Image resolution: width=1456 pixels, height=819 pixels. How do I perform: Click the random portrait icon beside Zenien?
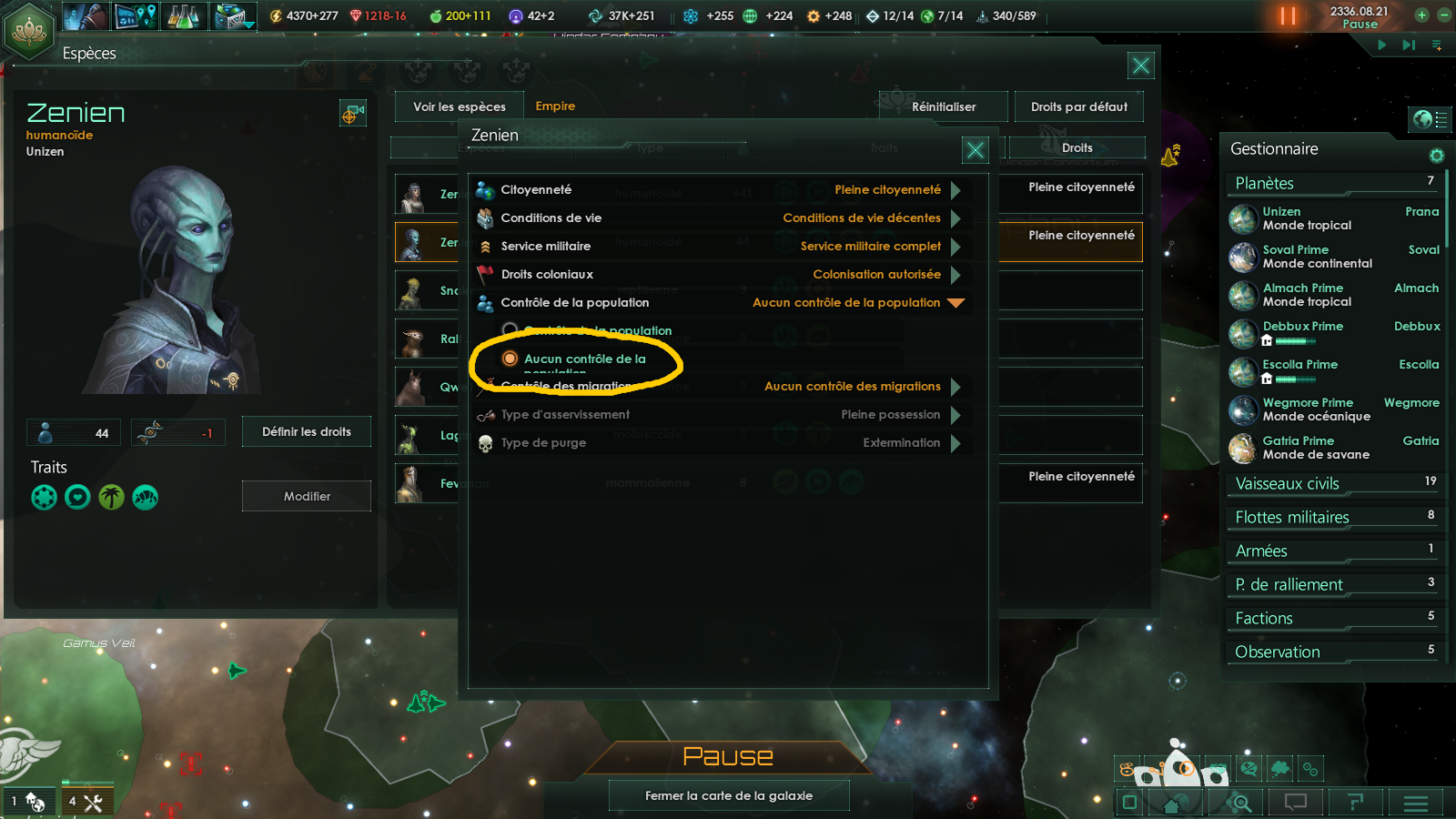pos(353,114)
